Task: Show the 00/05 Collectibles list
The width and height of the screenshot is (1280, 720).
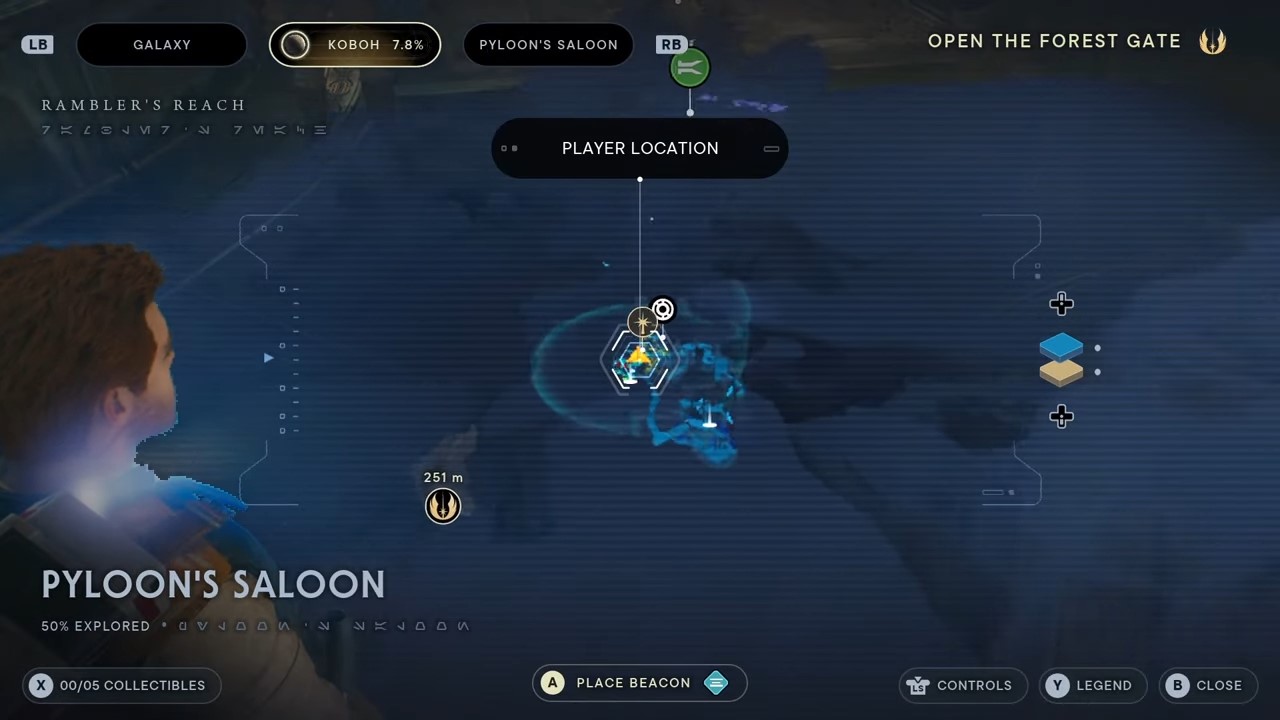Action: (x=121, y=685)
